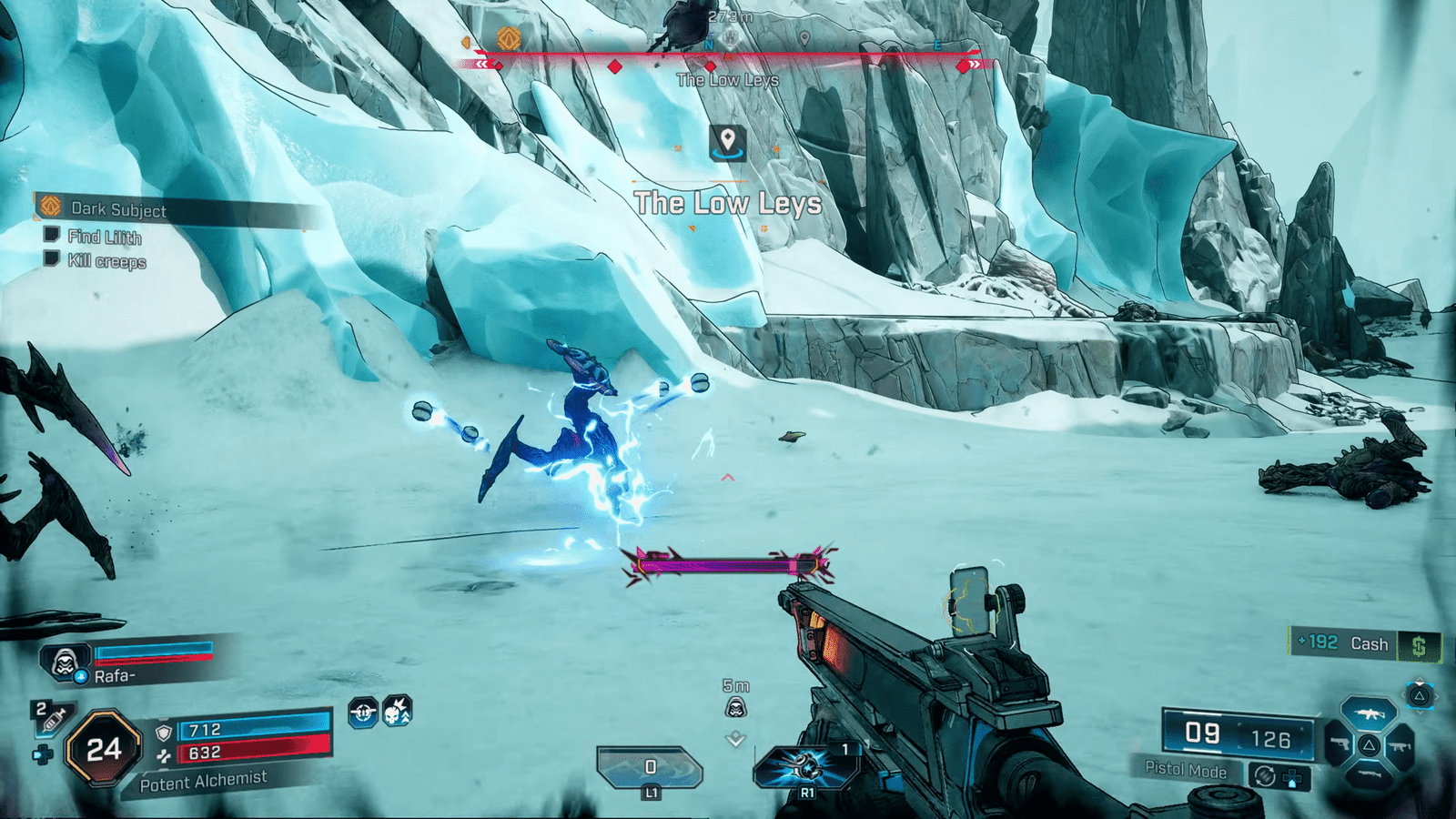
Task: Select the Low Leys waypoint marker icon
Action: click(727, 143)
